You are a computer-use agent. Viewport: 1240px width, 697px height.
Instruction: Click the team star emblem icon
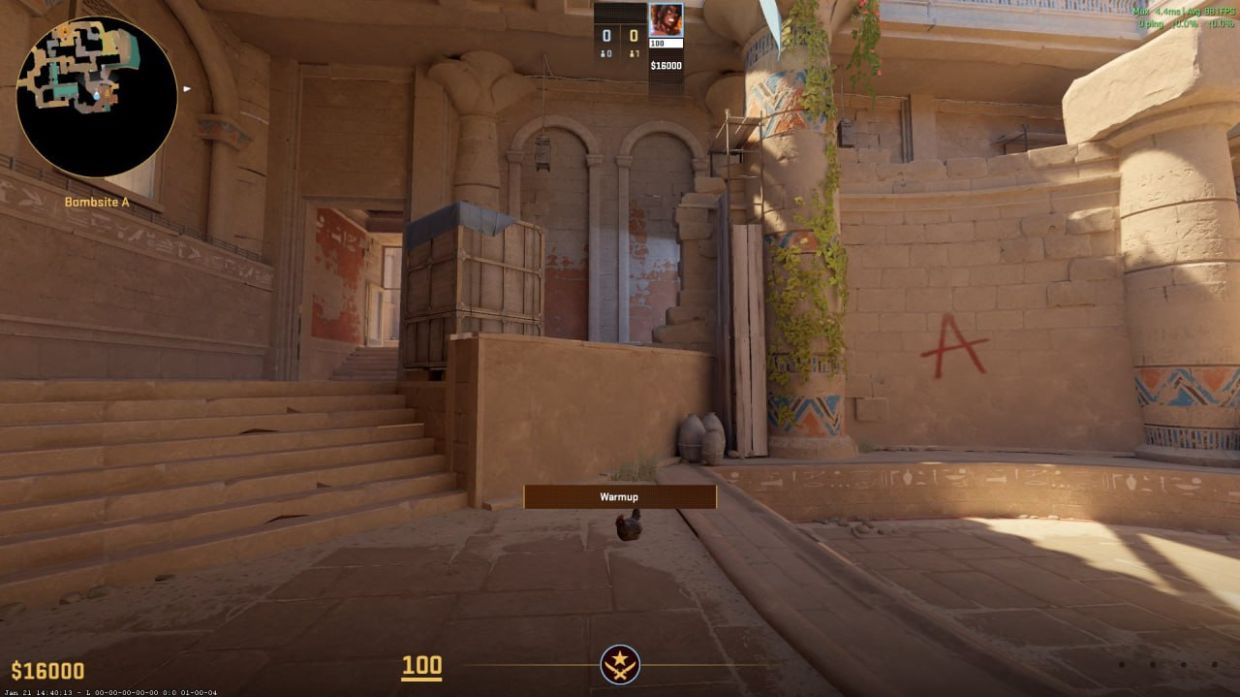[620, 665]
